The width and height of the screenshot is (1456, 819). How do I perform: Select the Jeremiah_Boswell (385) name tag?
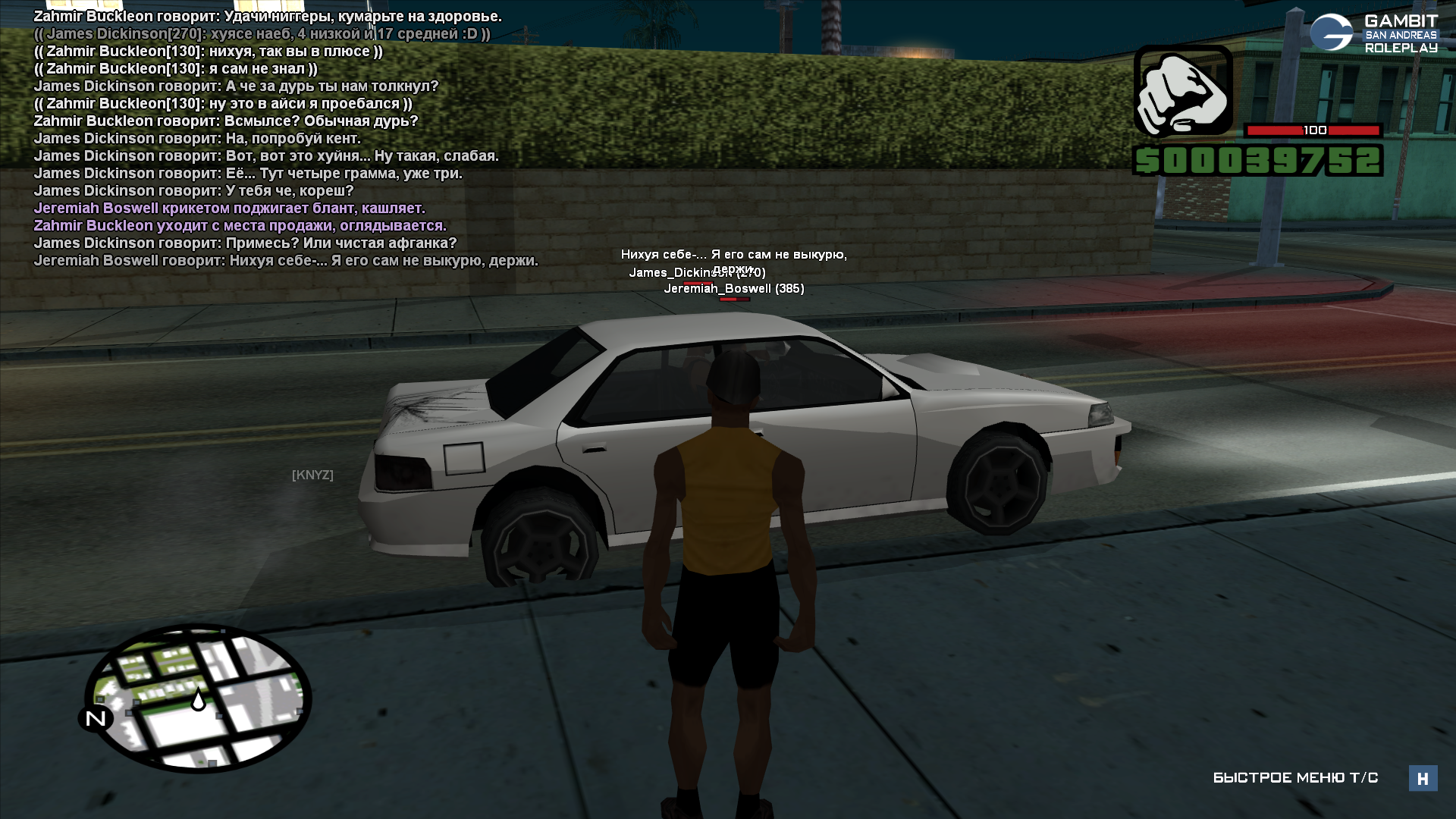[x=733, y=289]
